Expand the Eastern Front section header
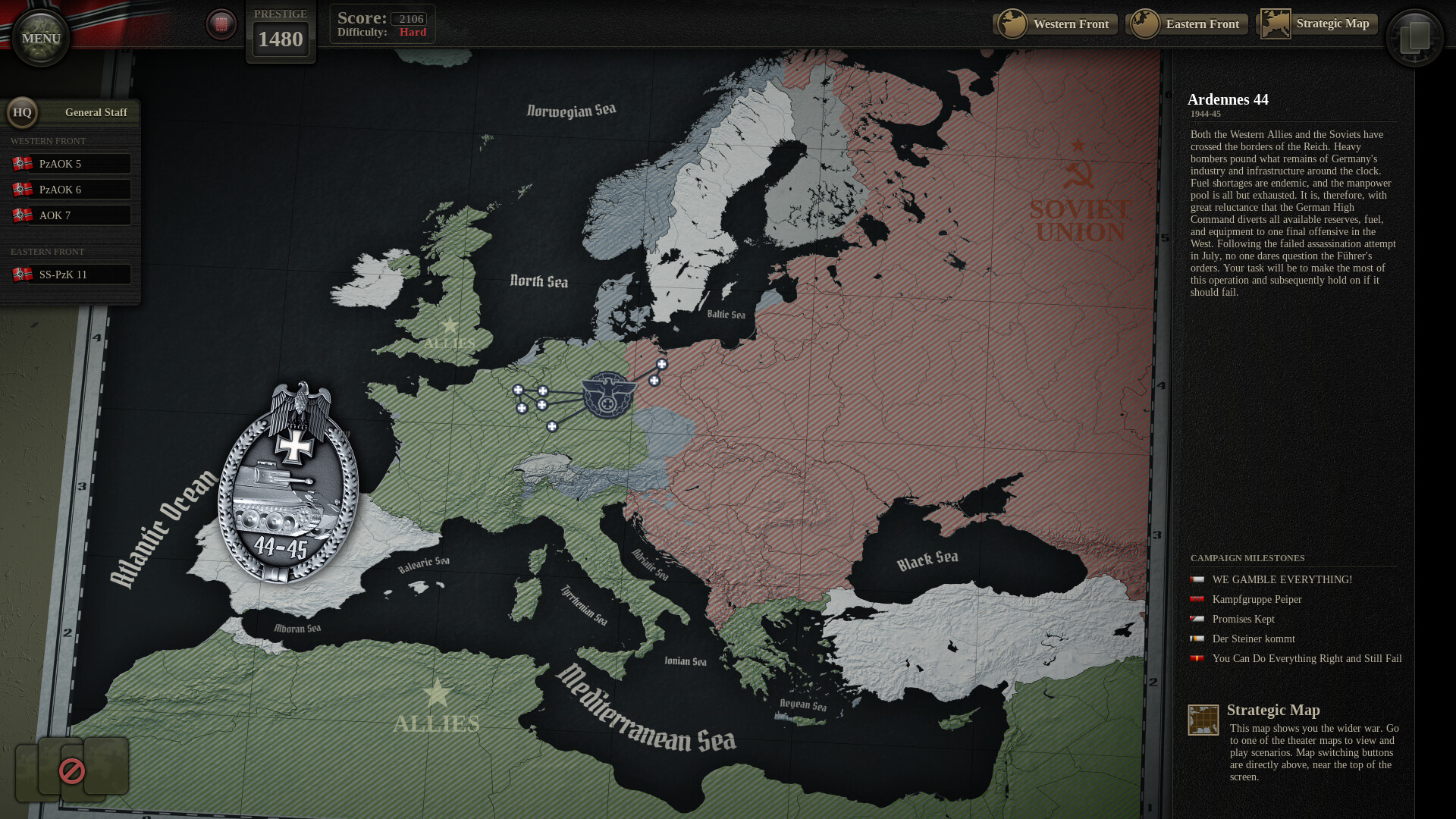Screen dimensions: 1456x819 pyautogui.click(x=47, y=251)
